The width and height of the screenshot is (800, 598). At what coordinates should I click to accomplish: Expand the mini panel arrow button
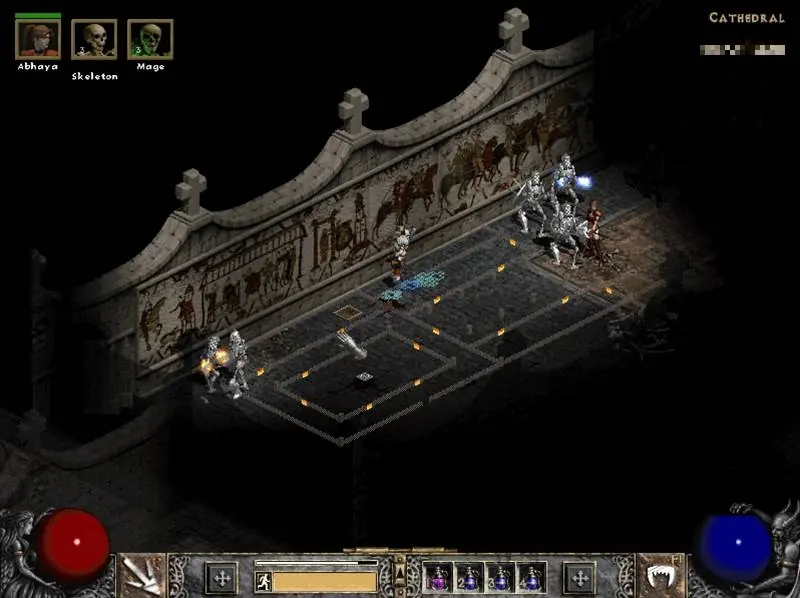coord(400,570)
